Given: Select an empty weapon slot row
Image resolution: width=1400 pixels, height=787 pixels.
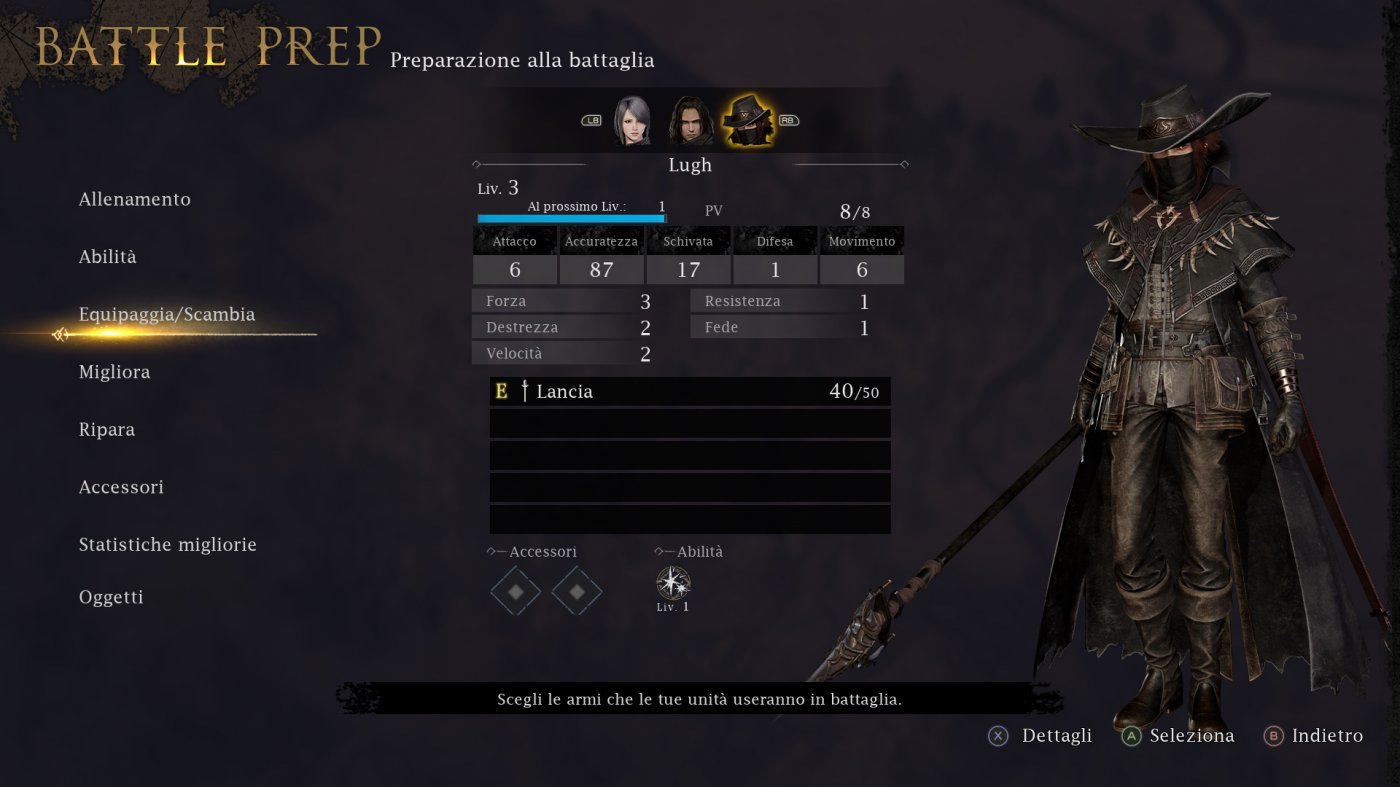Looking at the screenshot, I should click(x=690, y=423).
